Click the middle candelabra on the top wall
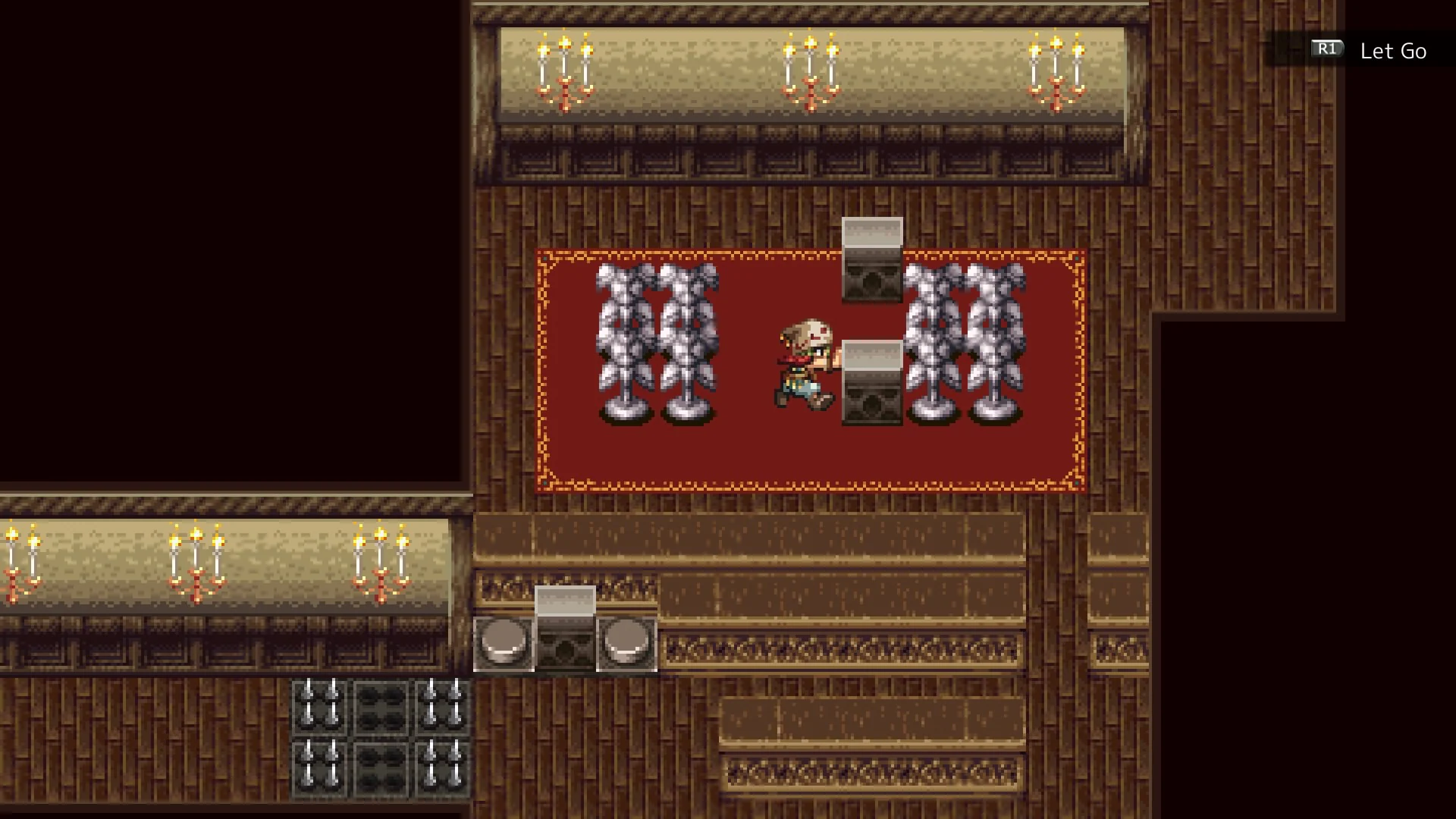This screenshot has height=819, width=1456. (811, 68)
